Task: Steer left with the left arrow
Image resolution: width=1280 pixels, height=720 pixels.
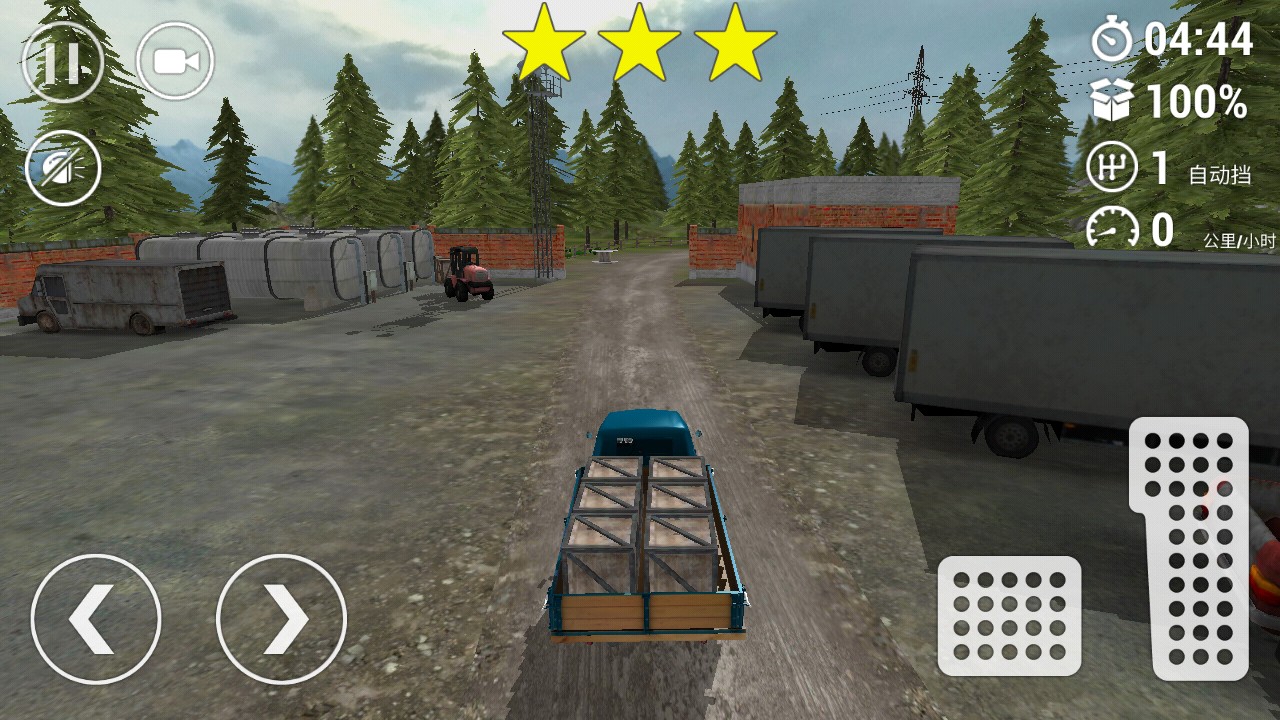Action: tap(96, 619)
